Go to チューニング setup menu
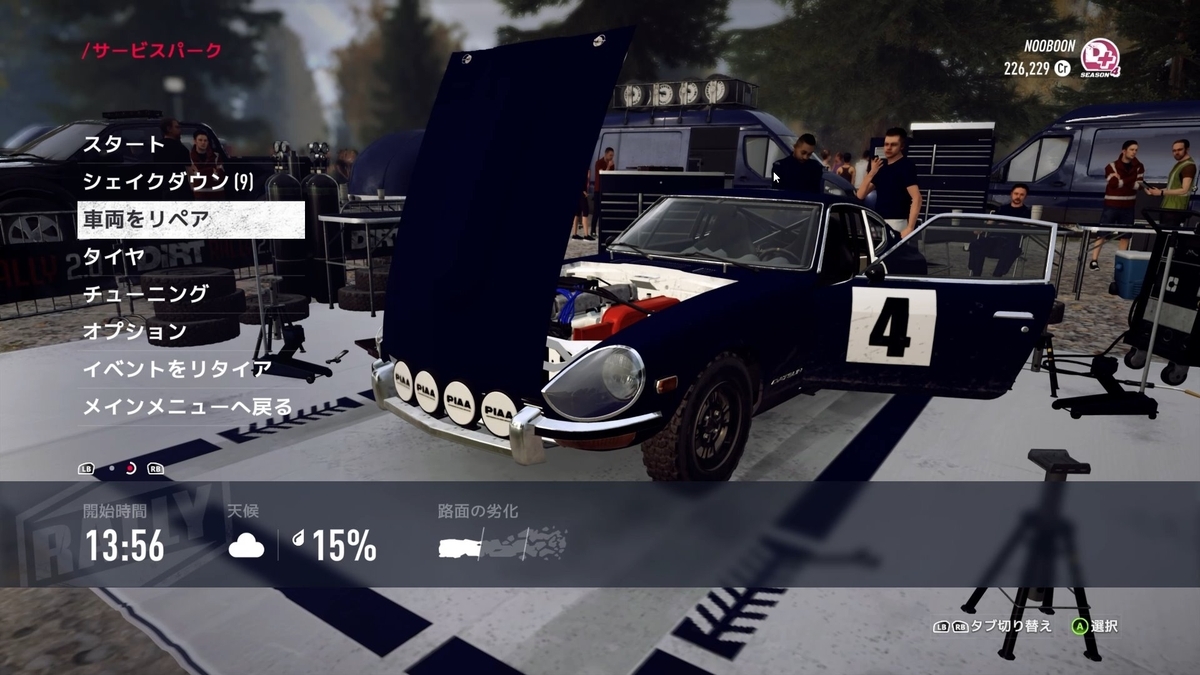 click(x=146, y=294)
